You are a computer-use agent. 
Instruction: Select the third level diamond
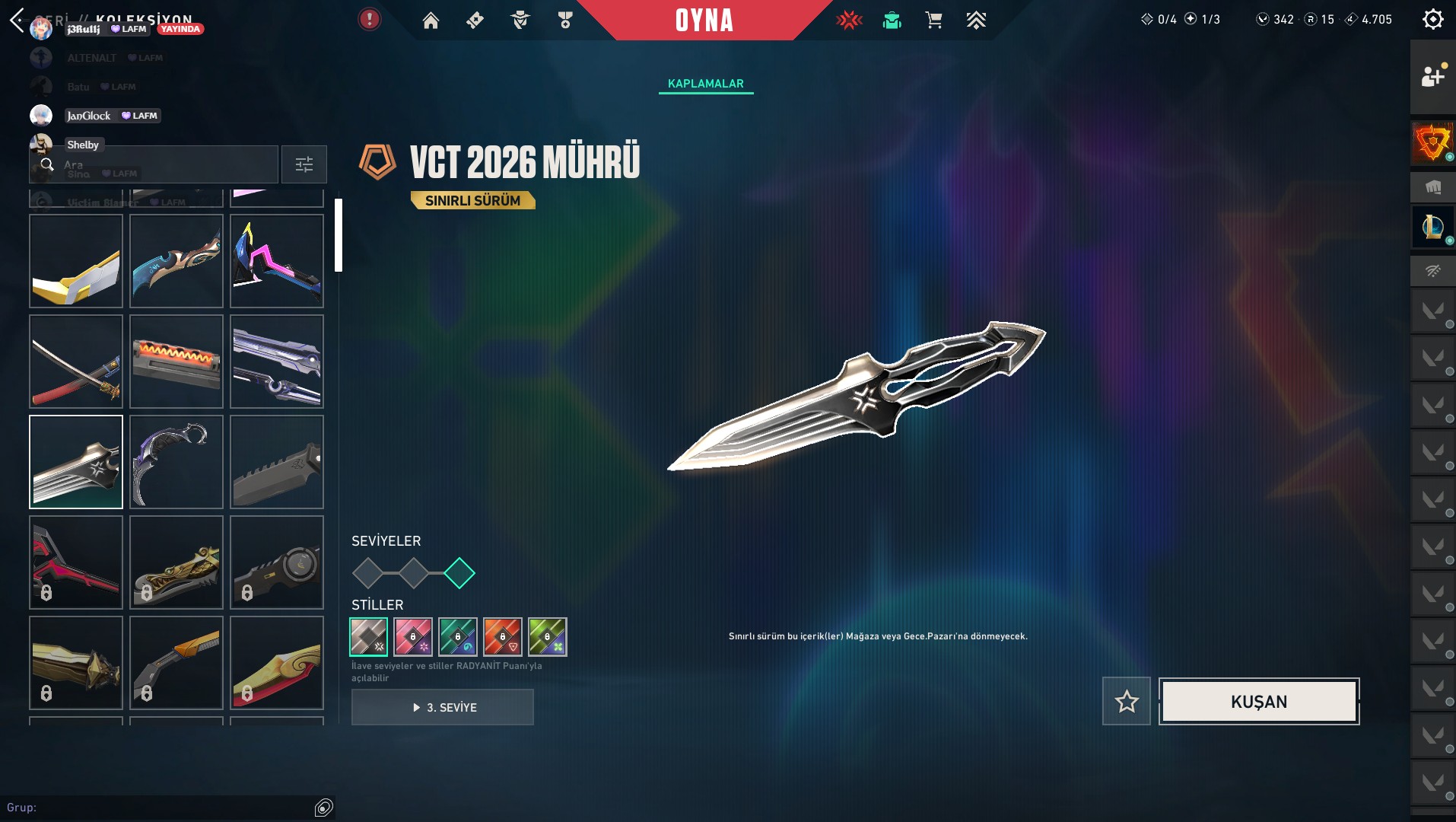coord(459,573)
